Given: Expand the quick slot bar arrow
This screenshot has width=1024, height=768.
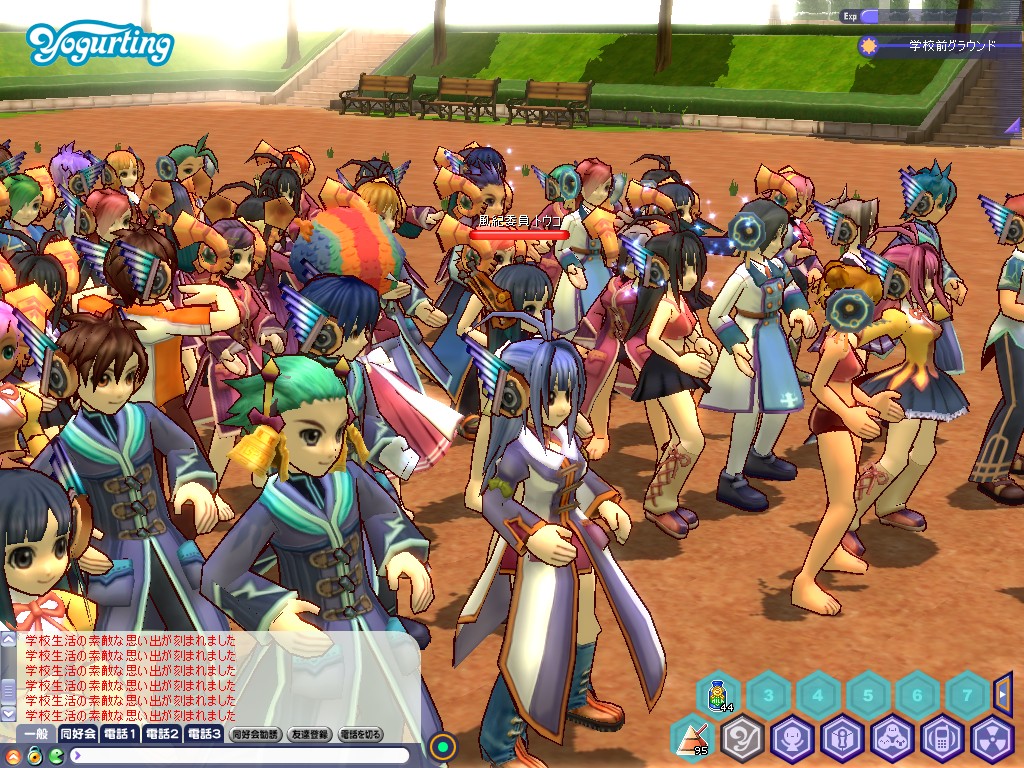Looking at the screenshot, I should click(1003, 694).
